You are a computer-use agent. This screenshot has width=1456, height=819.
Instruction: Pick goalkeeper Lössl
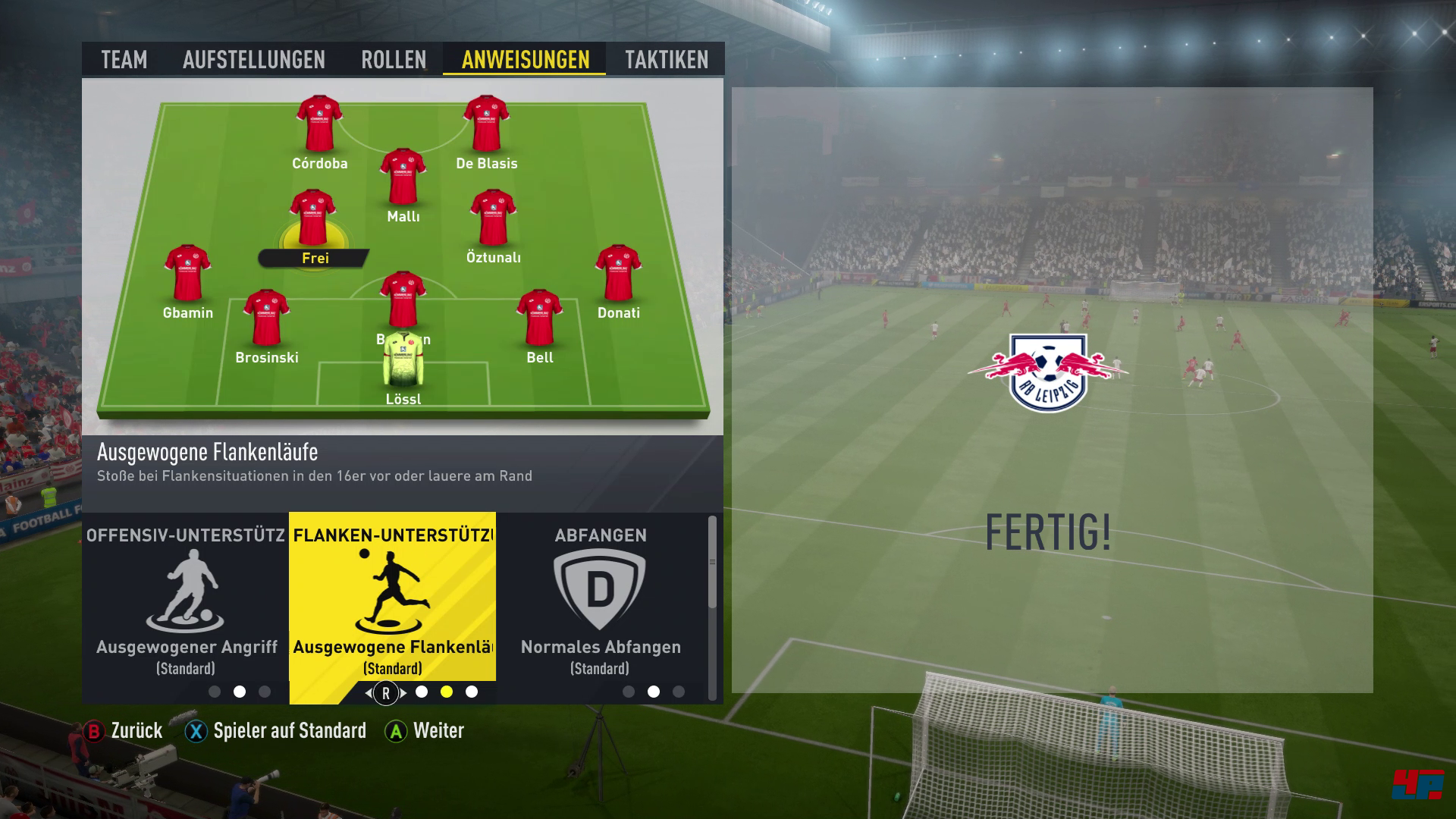pos(403,362)
